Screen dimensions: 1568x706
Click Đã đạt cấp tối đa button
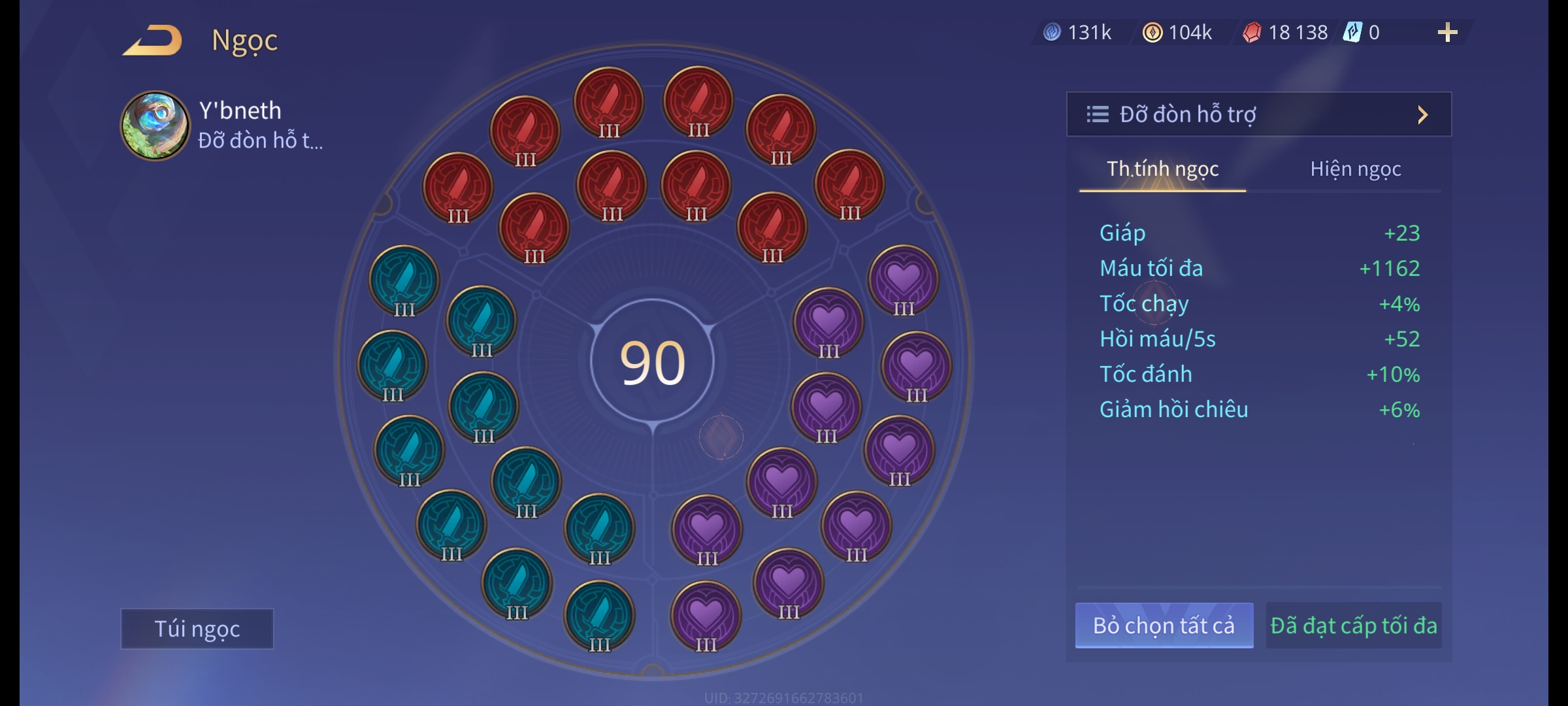point(1353,626)
